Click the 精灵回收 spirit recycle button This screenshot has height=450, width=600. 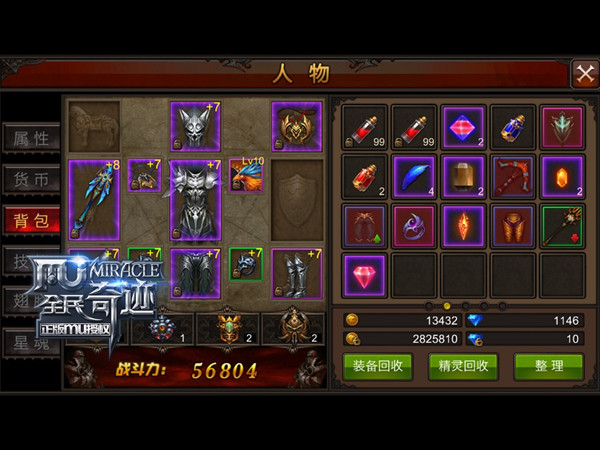click(x=463, y=365)
